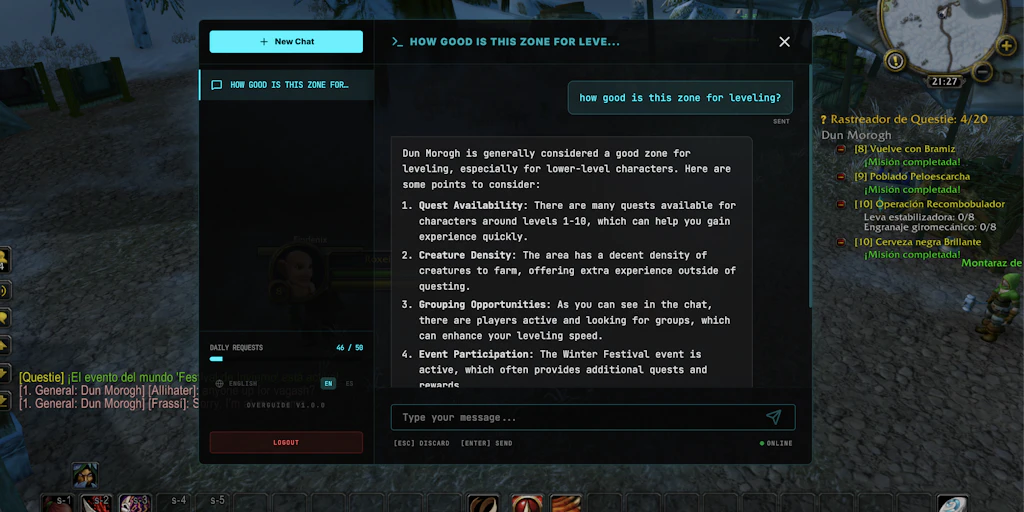Zoom out the minimap with the minus button

point(982,72)
